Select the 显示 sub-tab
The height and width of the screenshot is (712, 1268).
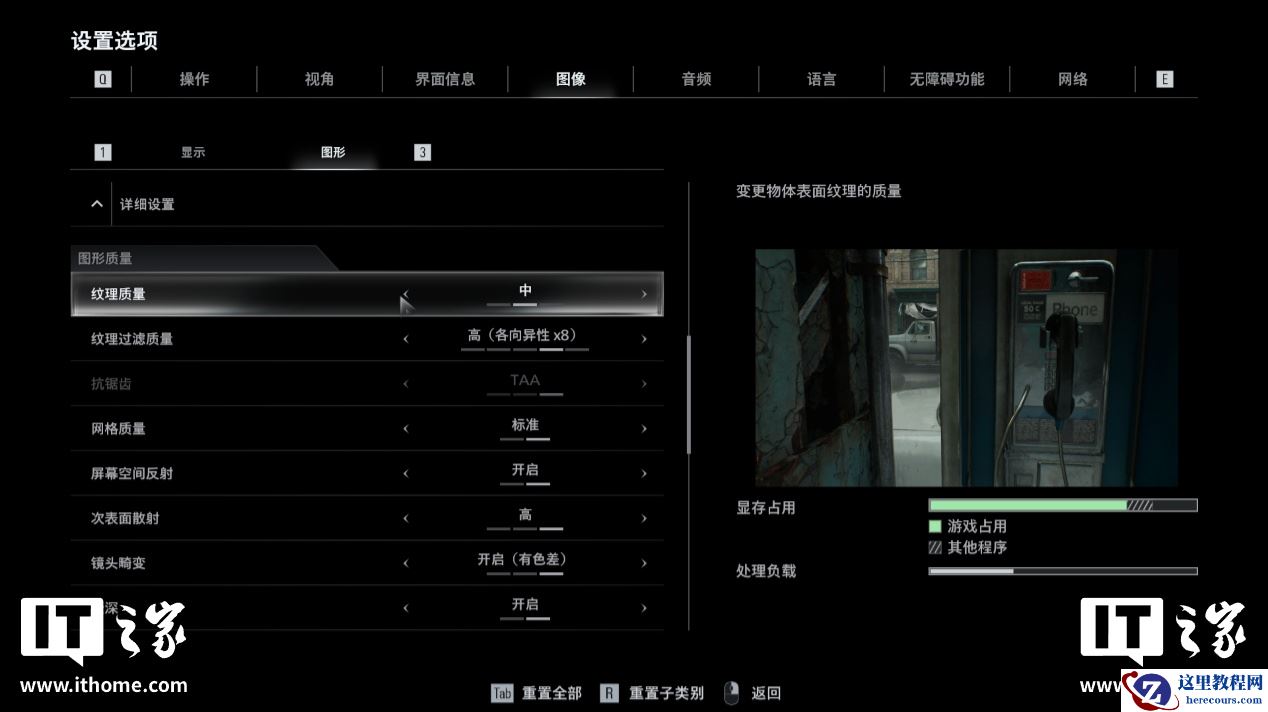pyautogui.click(x=193, y=153)
